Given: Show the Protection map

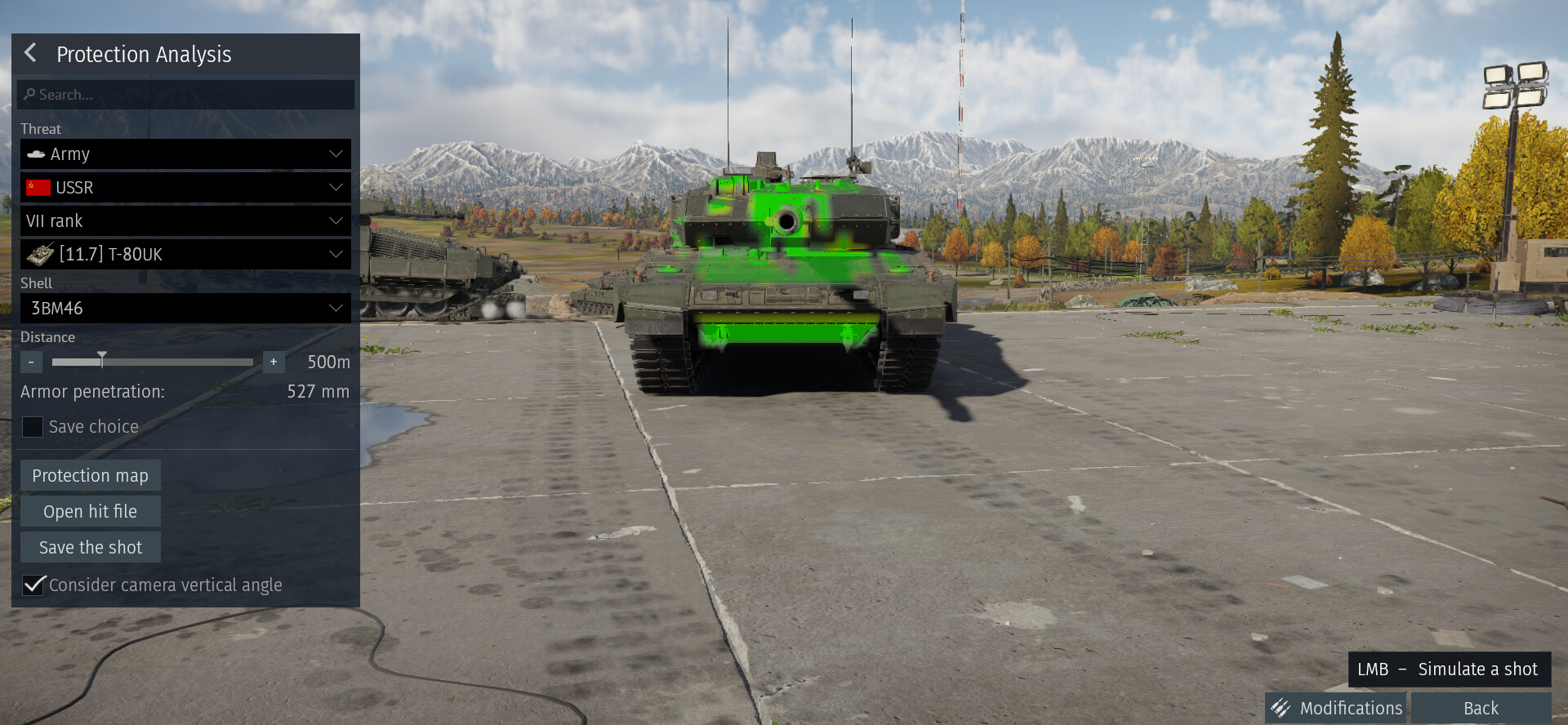Looking at the screenshot, I should (90, 476).
